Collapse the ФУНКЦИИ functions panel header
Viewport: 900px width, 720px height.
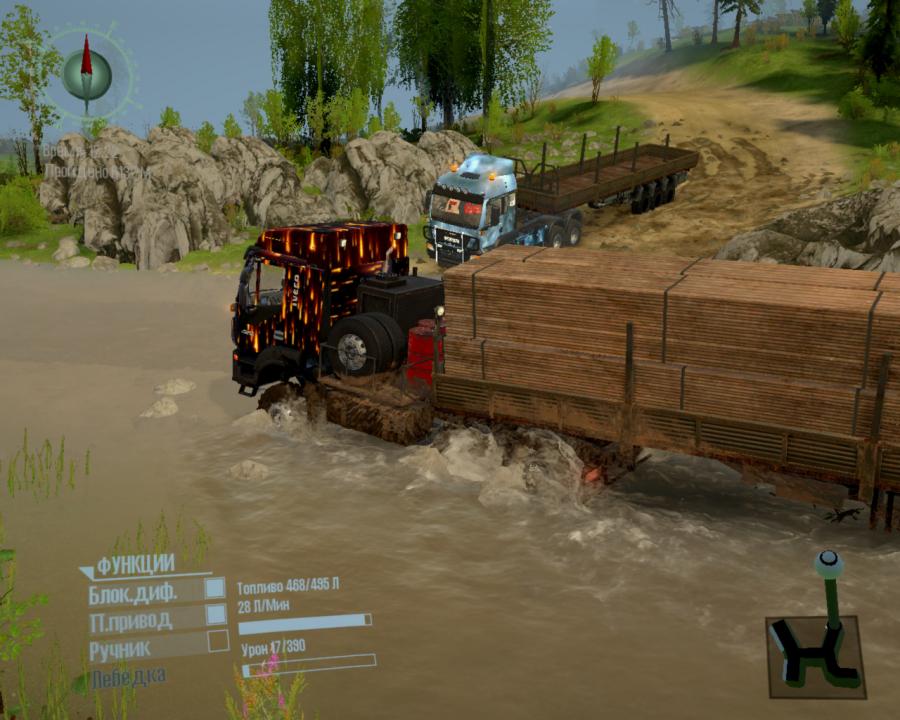tap(134, 565)
